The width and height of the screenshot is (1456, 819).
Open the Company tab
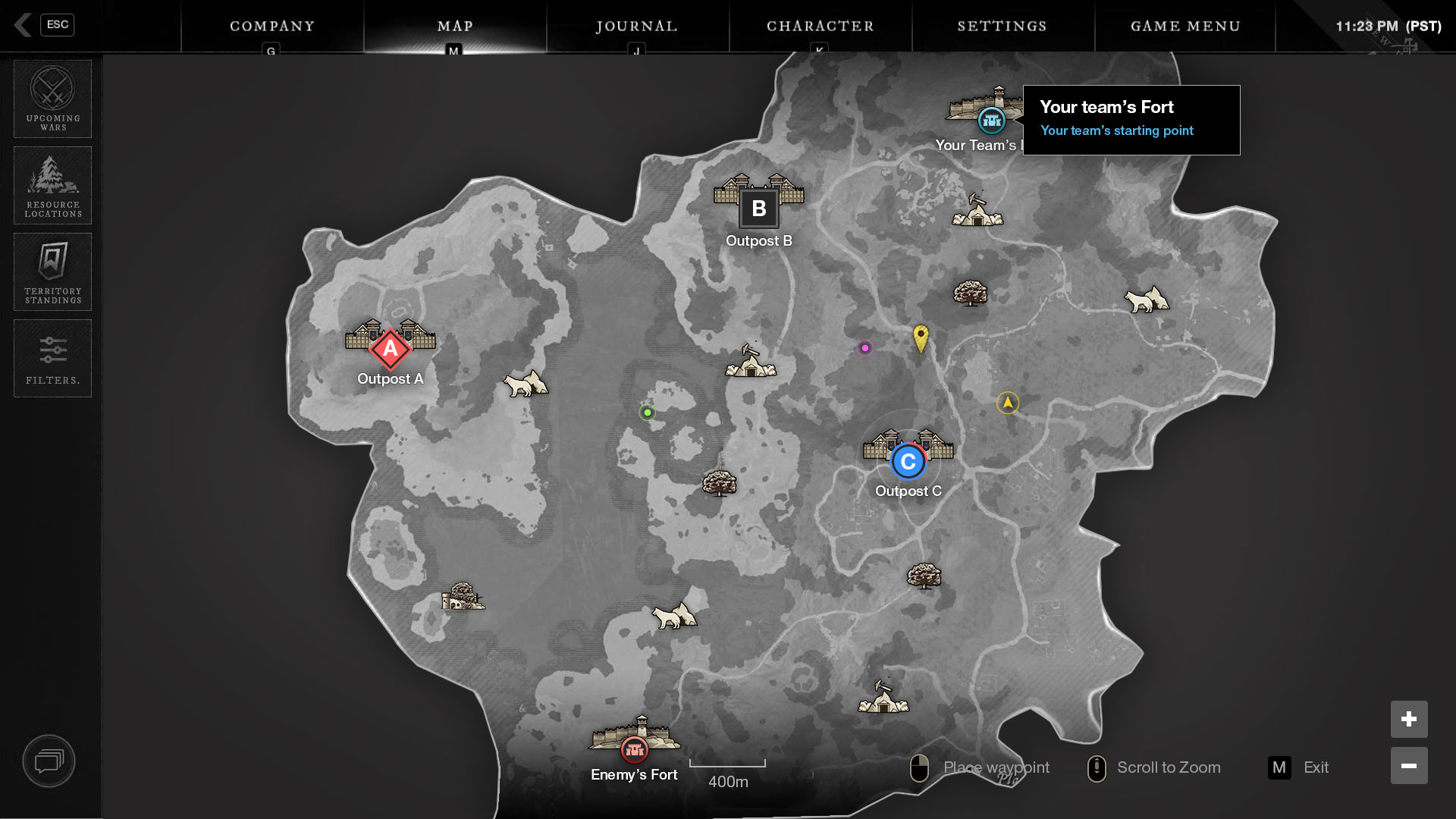[x=272, y=27]
